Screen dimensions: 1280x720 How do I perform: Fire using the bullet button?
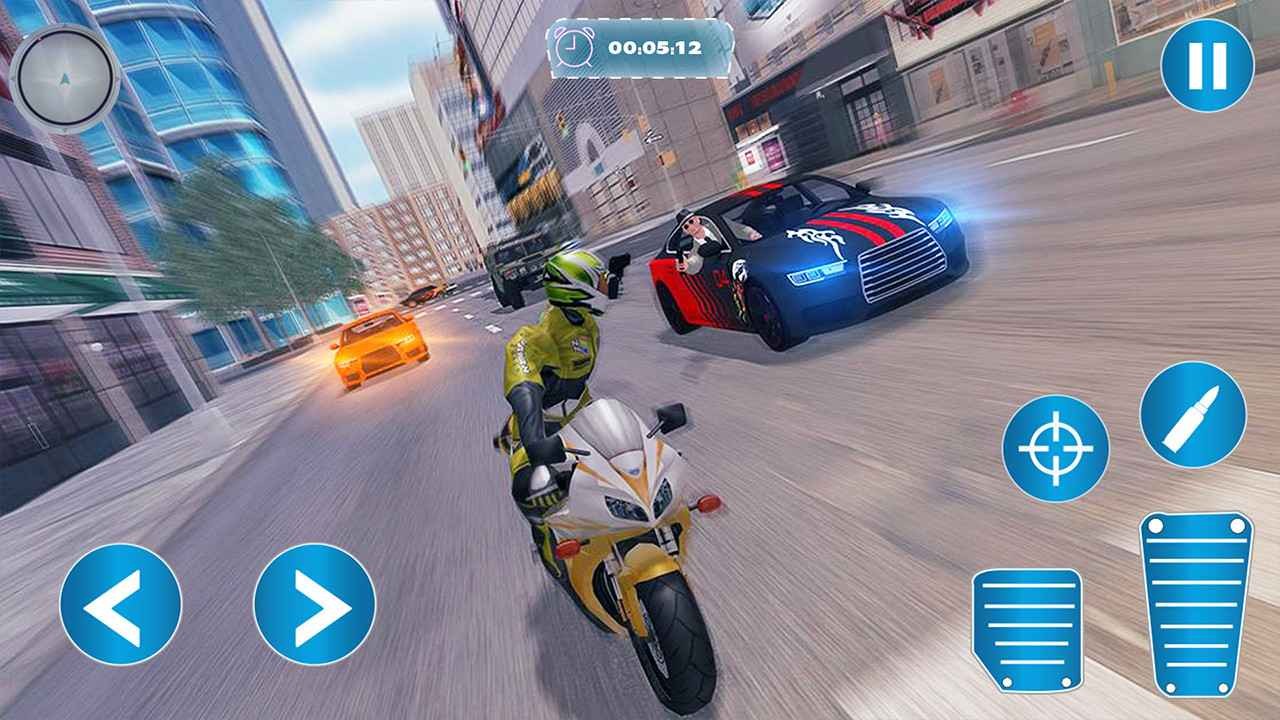click(x=1193, y=414)
